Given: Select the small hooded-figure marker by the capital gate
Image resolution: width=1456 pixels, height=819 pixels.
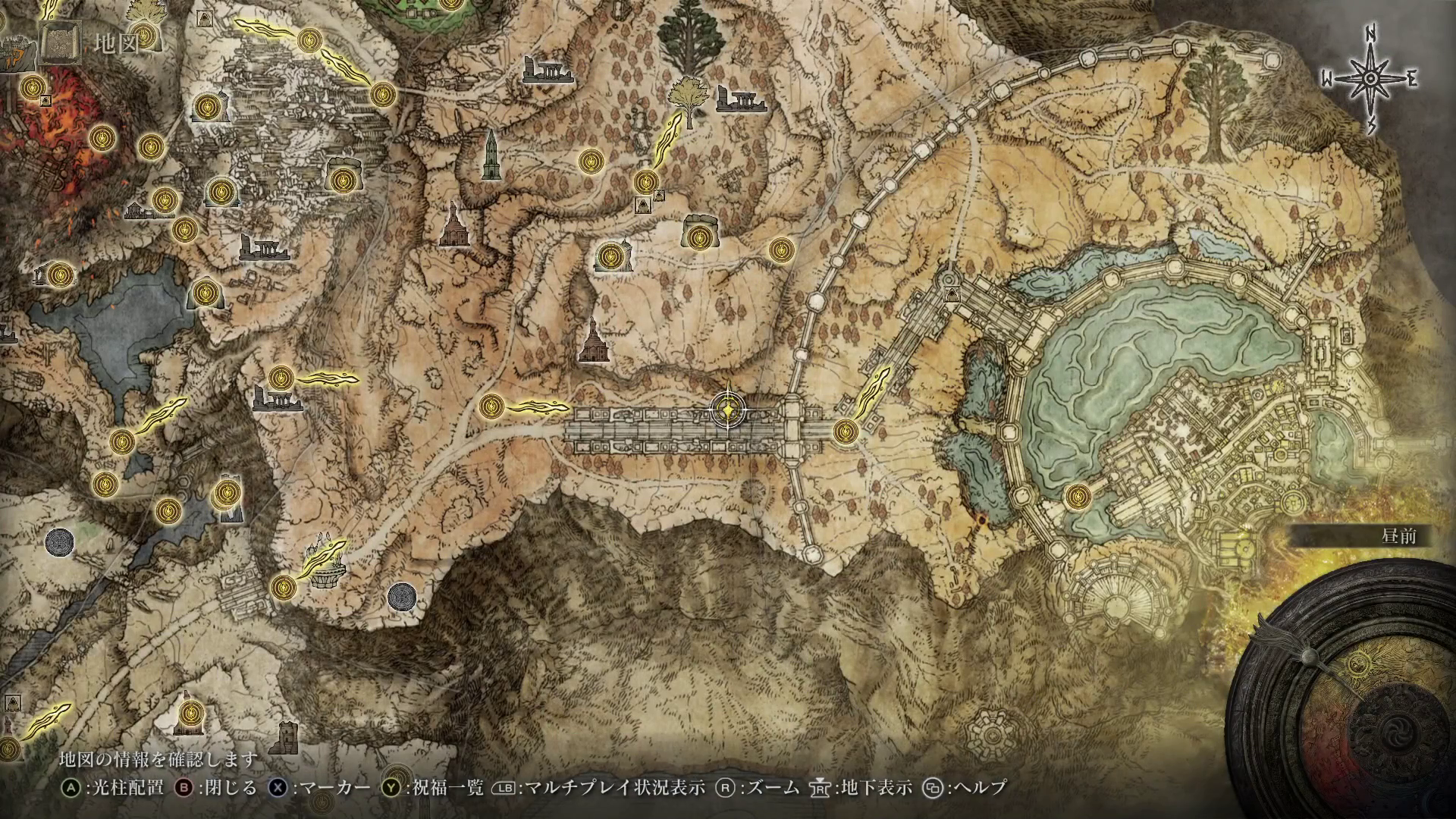Looking at the screenshot, I should [951, 294].
